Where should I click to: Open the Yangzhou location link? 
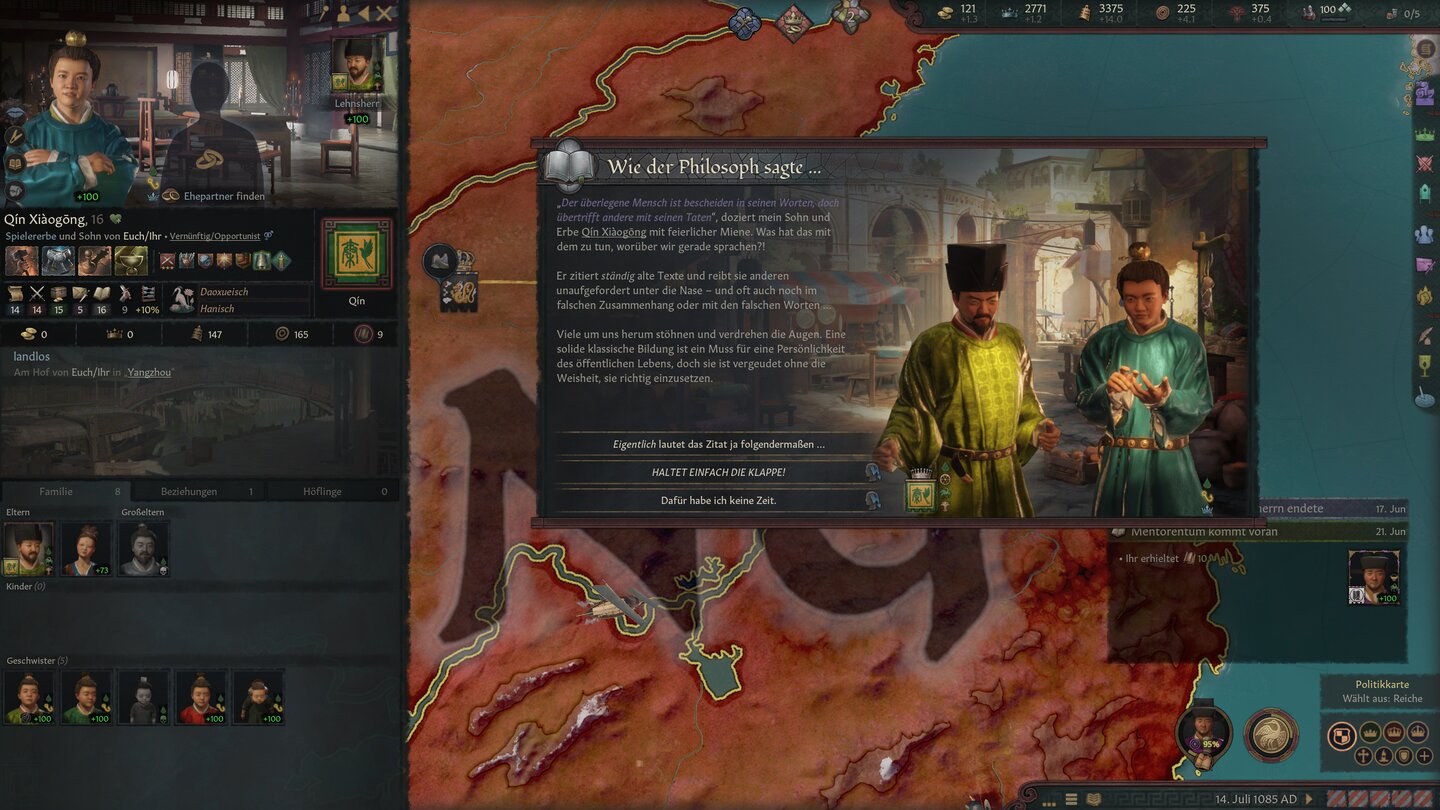[148, 372]
